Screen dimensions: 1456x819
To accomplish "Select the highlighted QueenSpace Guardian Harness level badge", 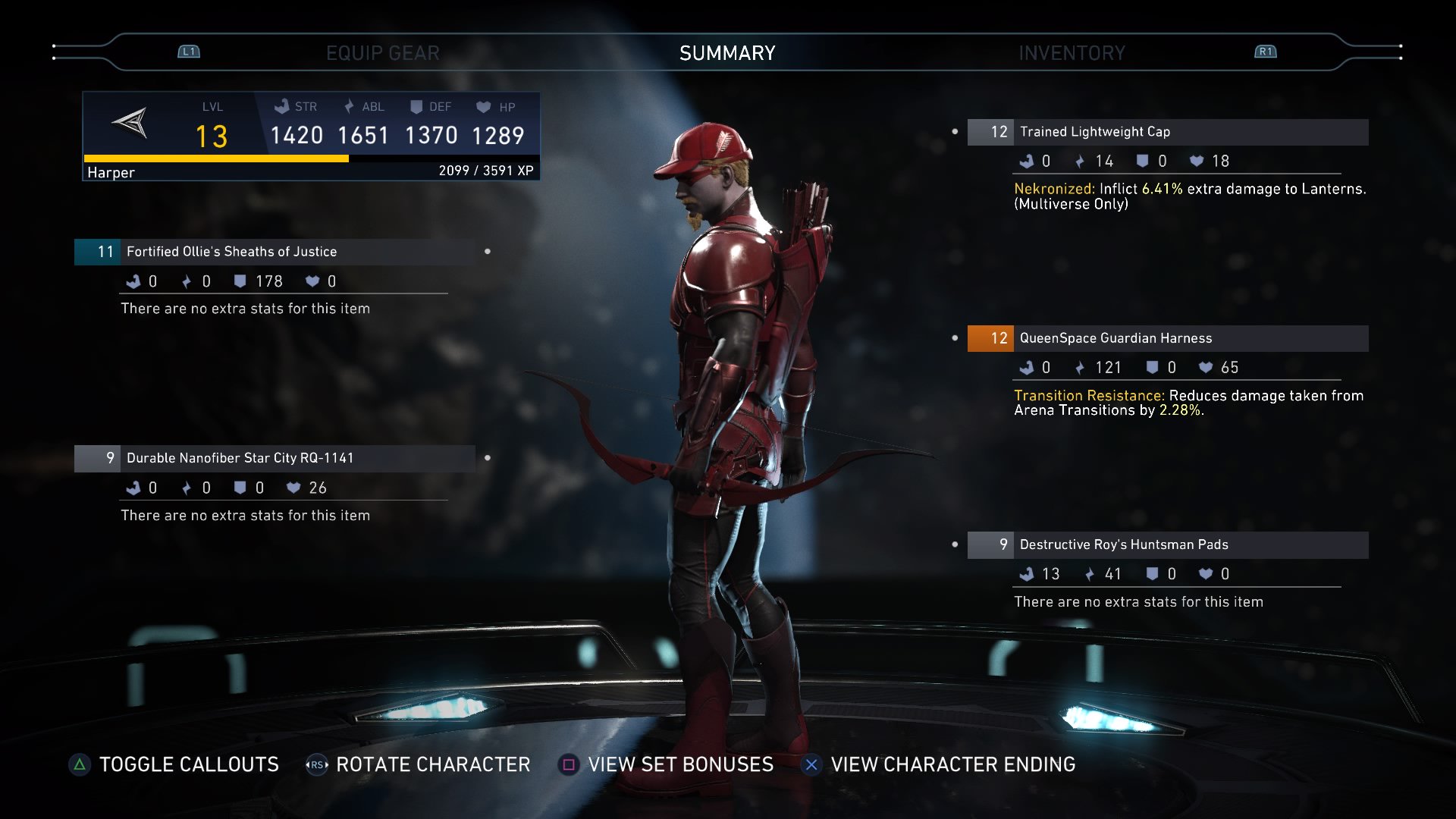I will click(993, 338).
